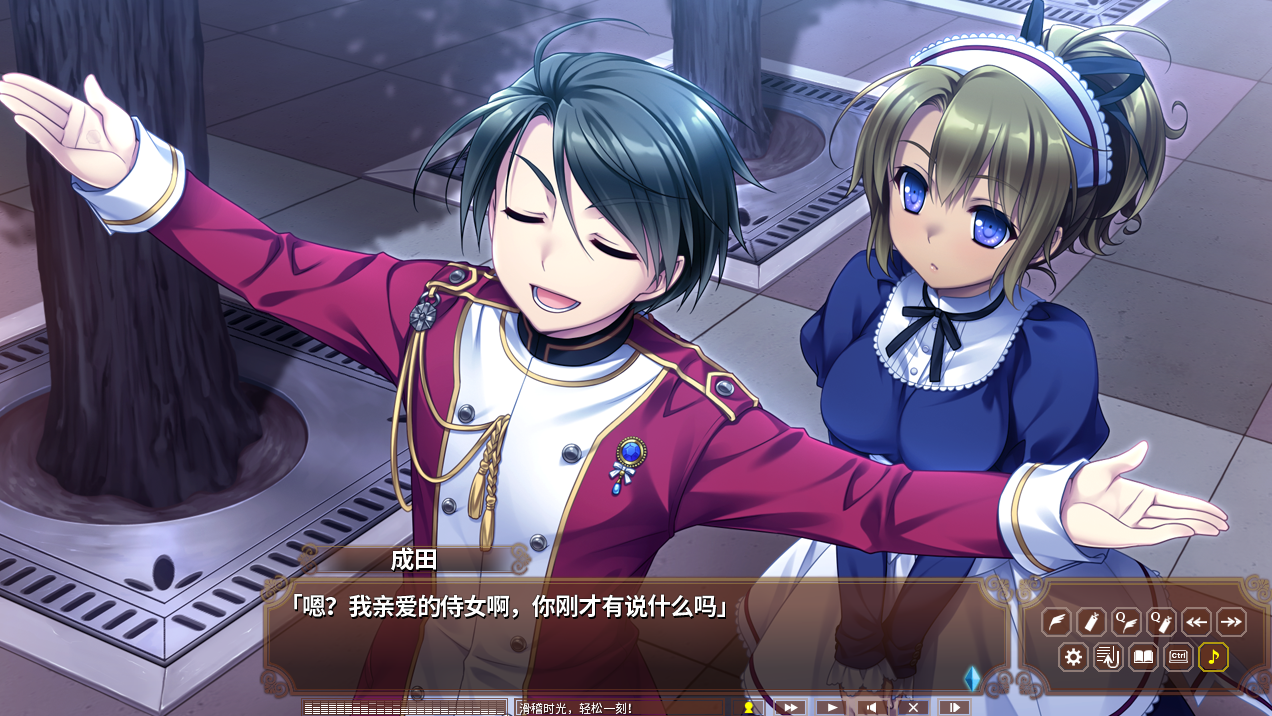1272x716 pixels.
Task: Advance dialogue via the blue crystal indicator
Action: (970, 678)
